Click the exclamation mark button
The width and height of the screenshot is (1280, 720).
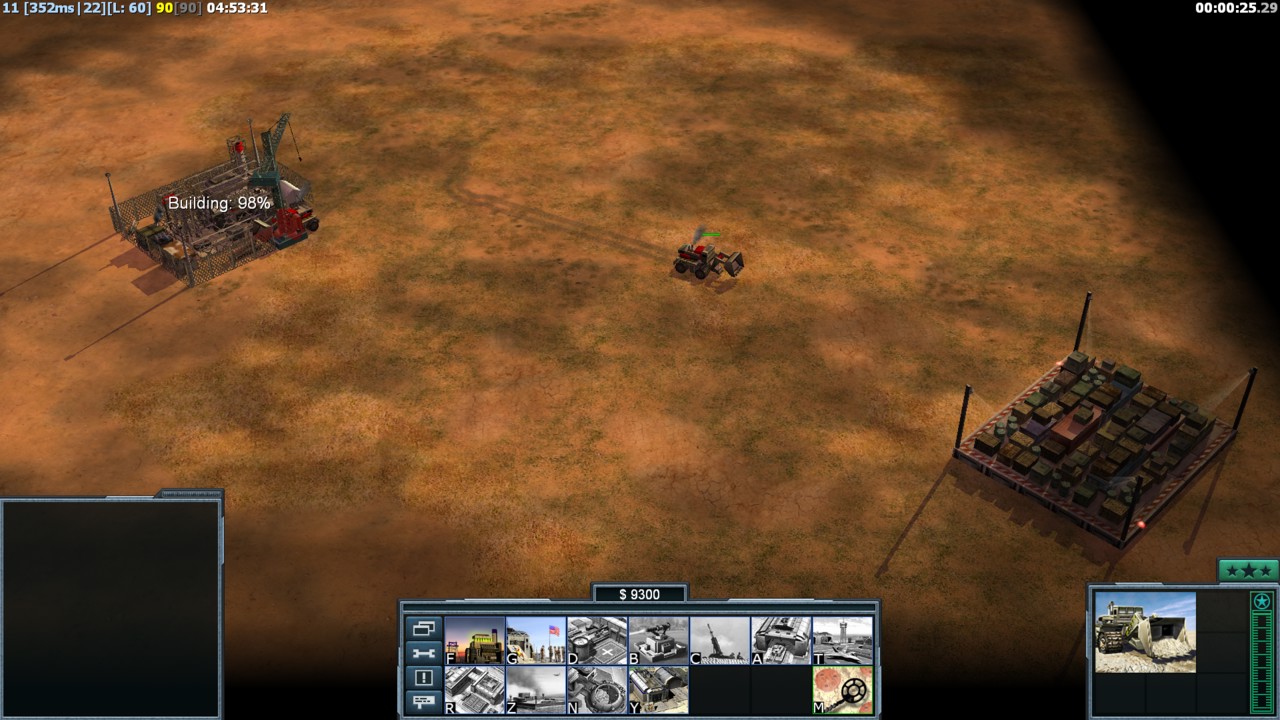tap(423, 678)
